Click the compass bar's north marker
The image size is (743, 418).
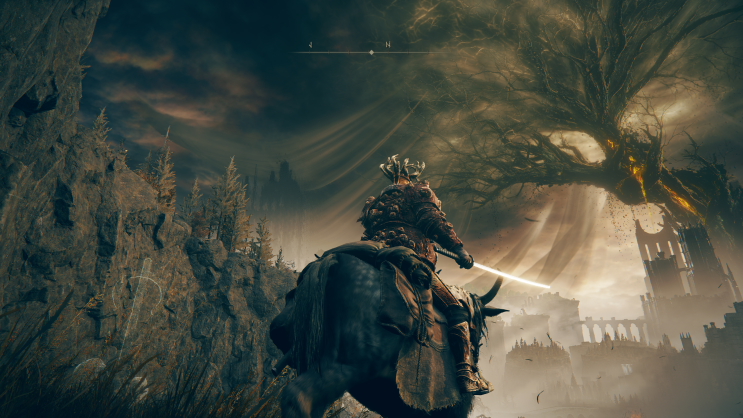click(x=386, y=45)
